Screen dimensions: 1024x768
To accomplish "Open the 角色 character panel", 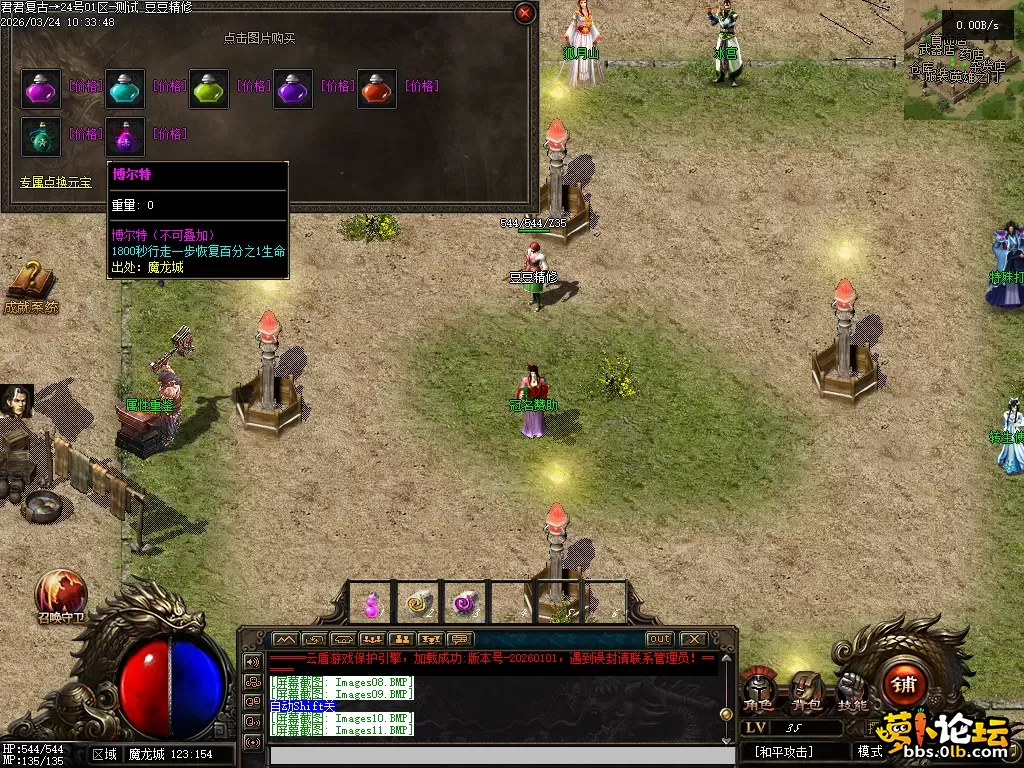I will [758, 690].
